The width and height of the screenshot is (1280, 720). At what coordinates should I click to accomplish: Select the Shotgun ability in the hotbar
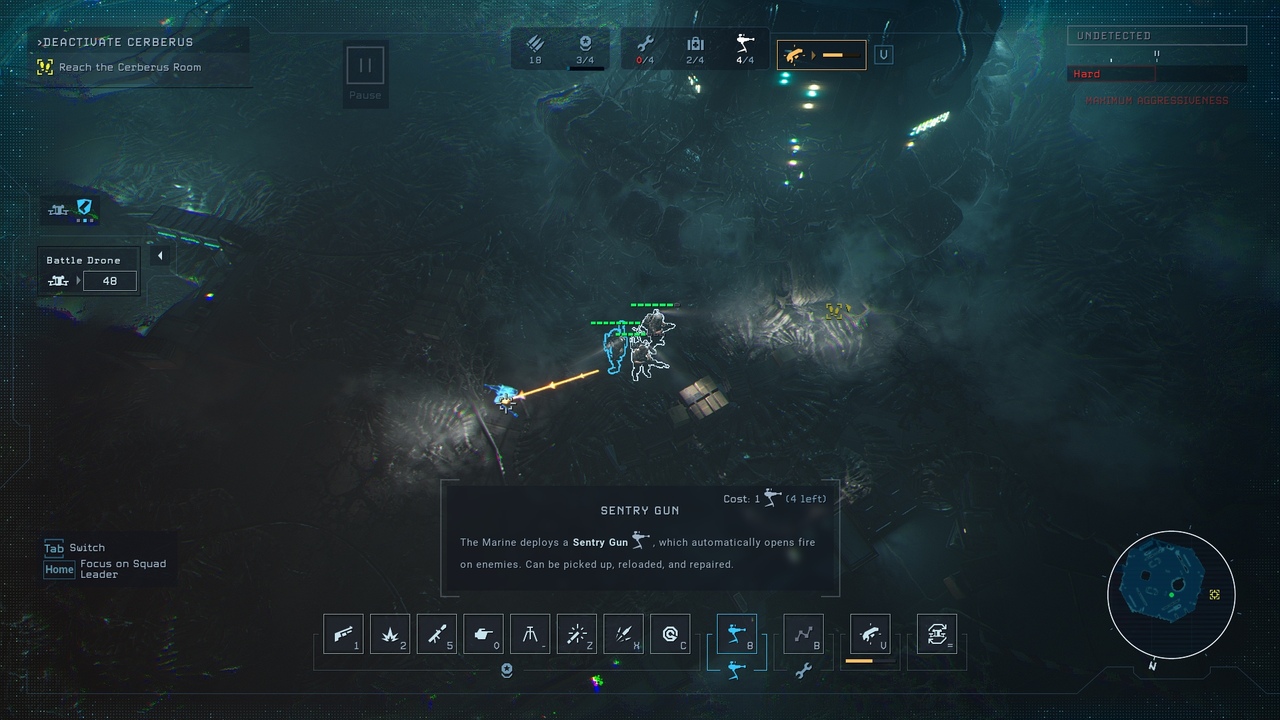(343, 633)
